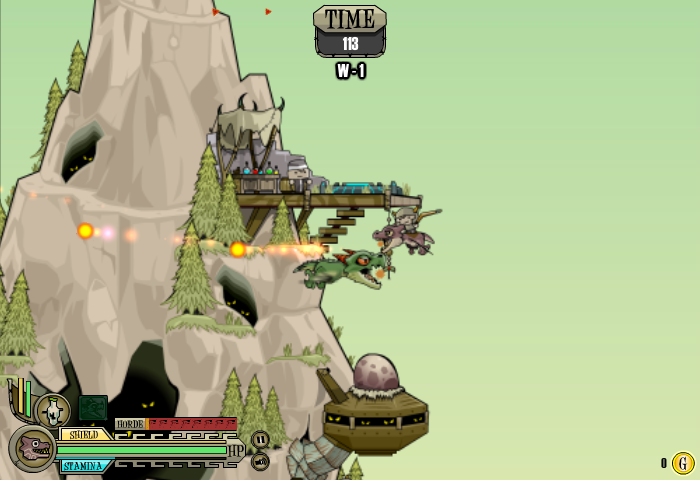Use the potion bottle item
Image resolution: width=700 pixels, height=480 pixels.
pos(53,410)
